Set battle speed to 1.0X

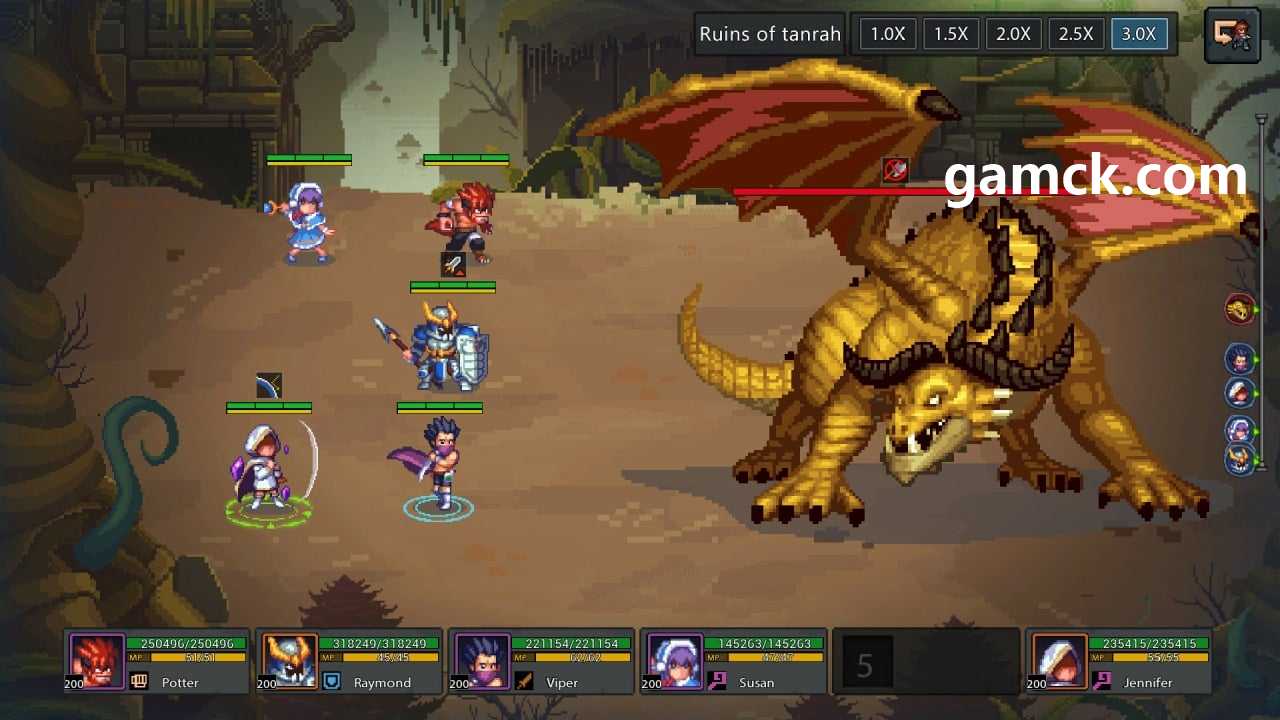pos(887,34)
